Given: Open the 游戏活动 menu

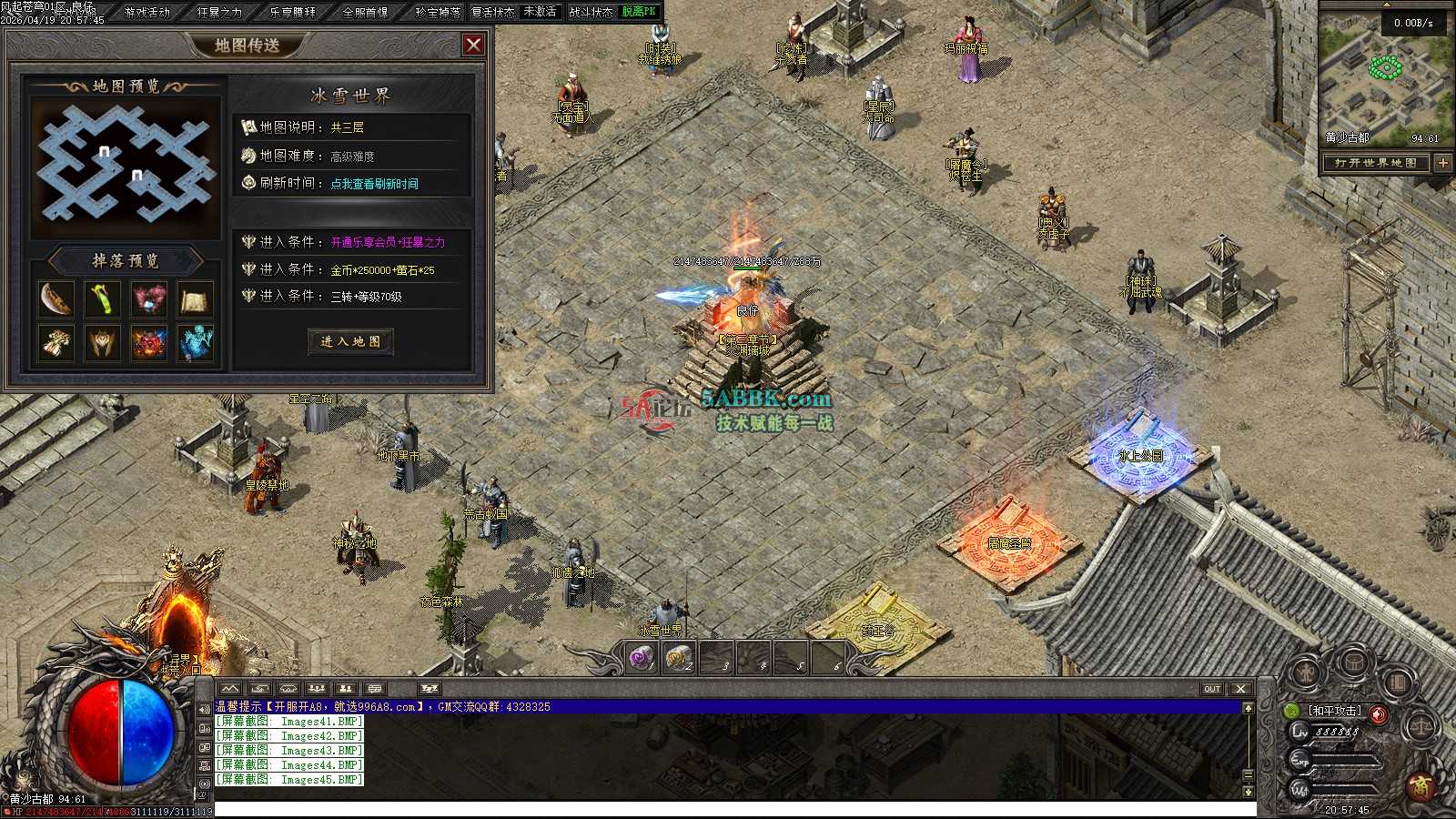Looking at the screenshot, I should pyautogui.click(x=147, y=12).
